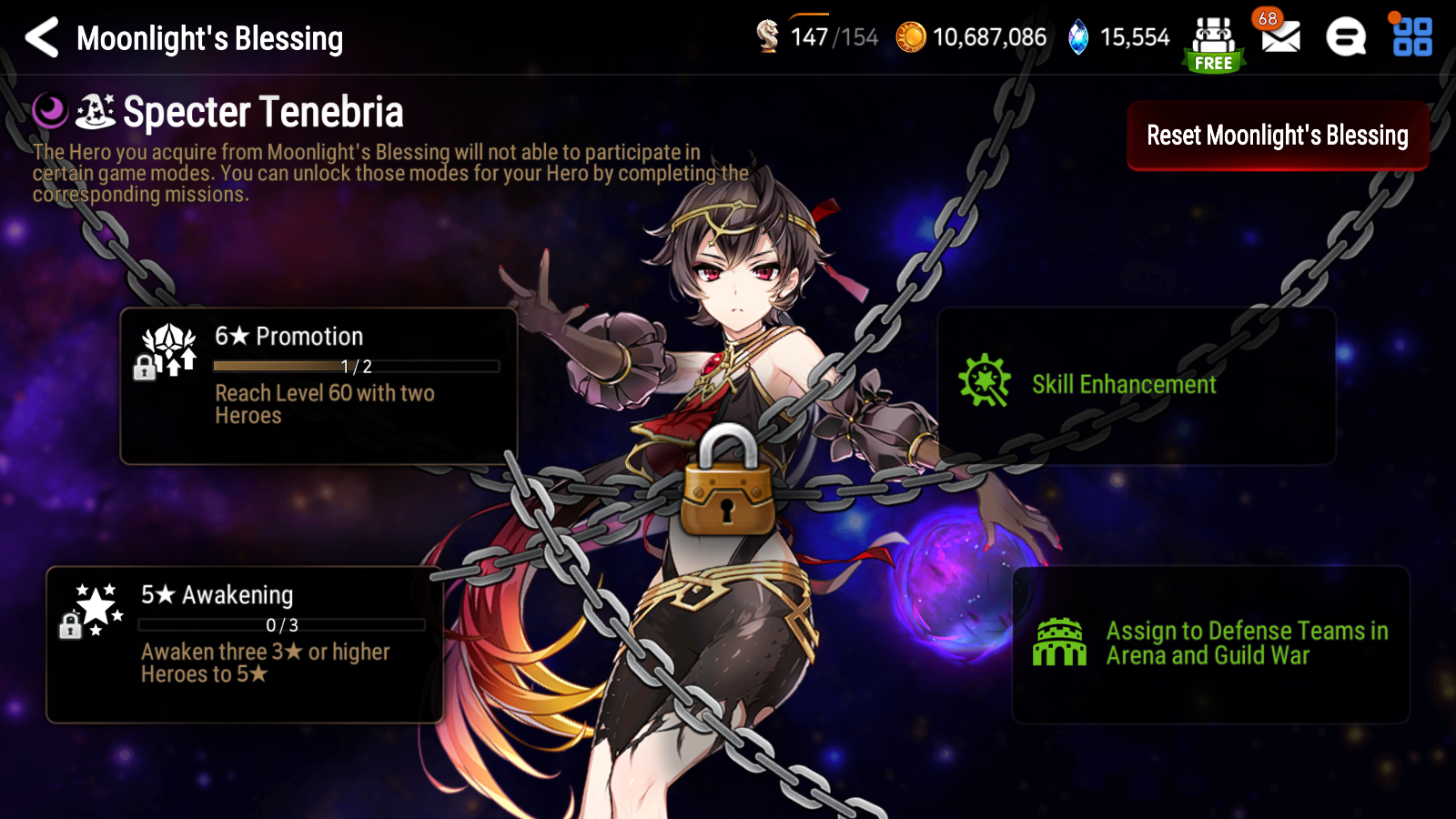Select the 6★ Promotion mission card
The width and height of the screenshot is (1456, 819).
click(318, 382)
